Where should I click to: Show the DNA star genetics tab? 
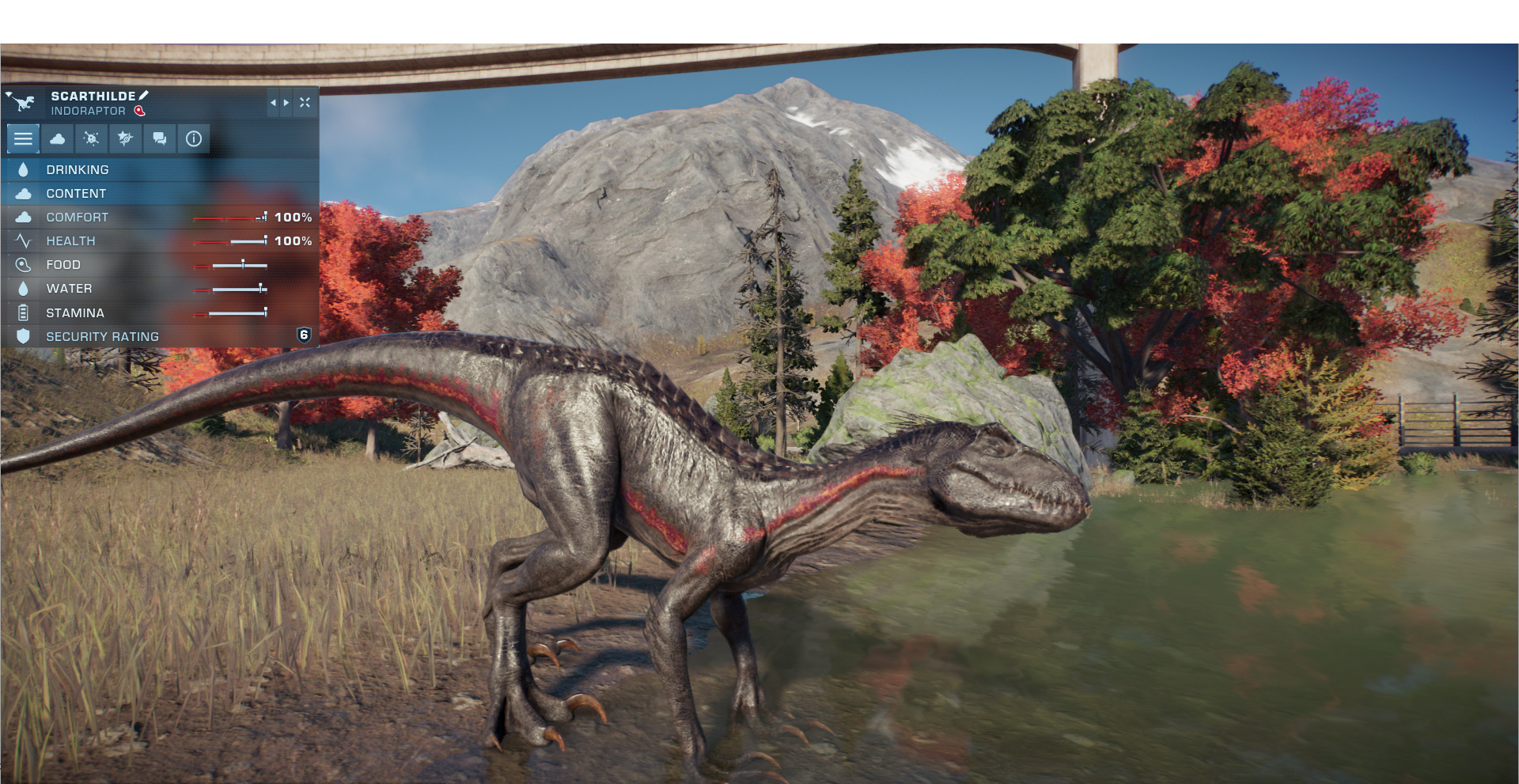[125, 138]
